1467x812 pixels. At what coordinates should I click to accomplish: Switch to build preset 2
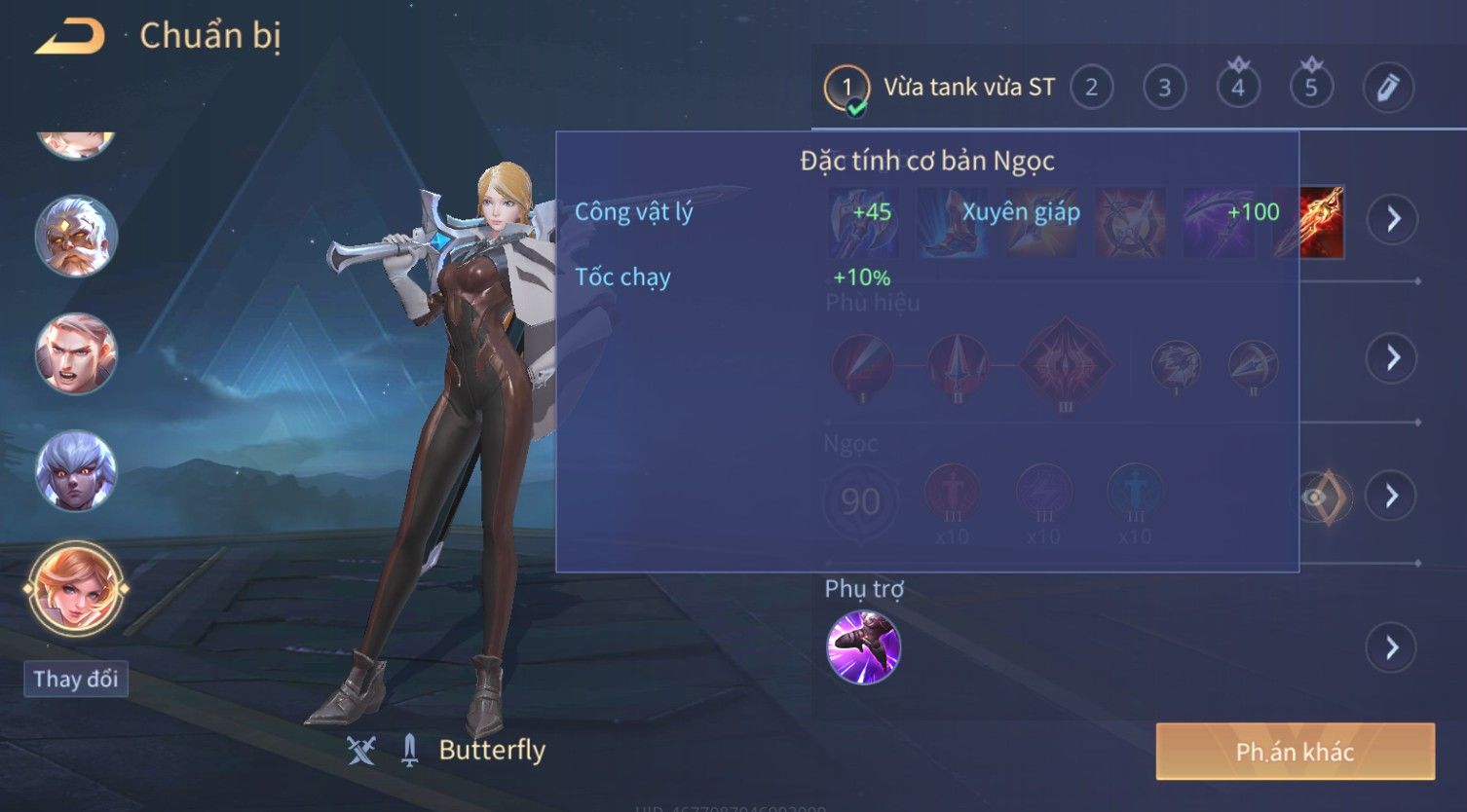point(1091,89)
